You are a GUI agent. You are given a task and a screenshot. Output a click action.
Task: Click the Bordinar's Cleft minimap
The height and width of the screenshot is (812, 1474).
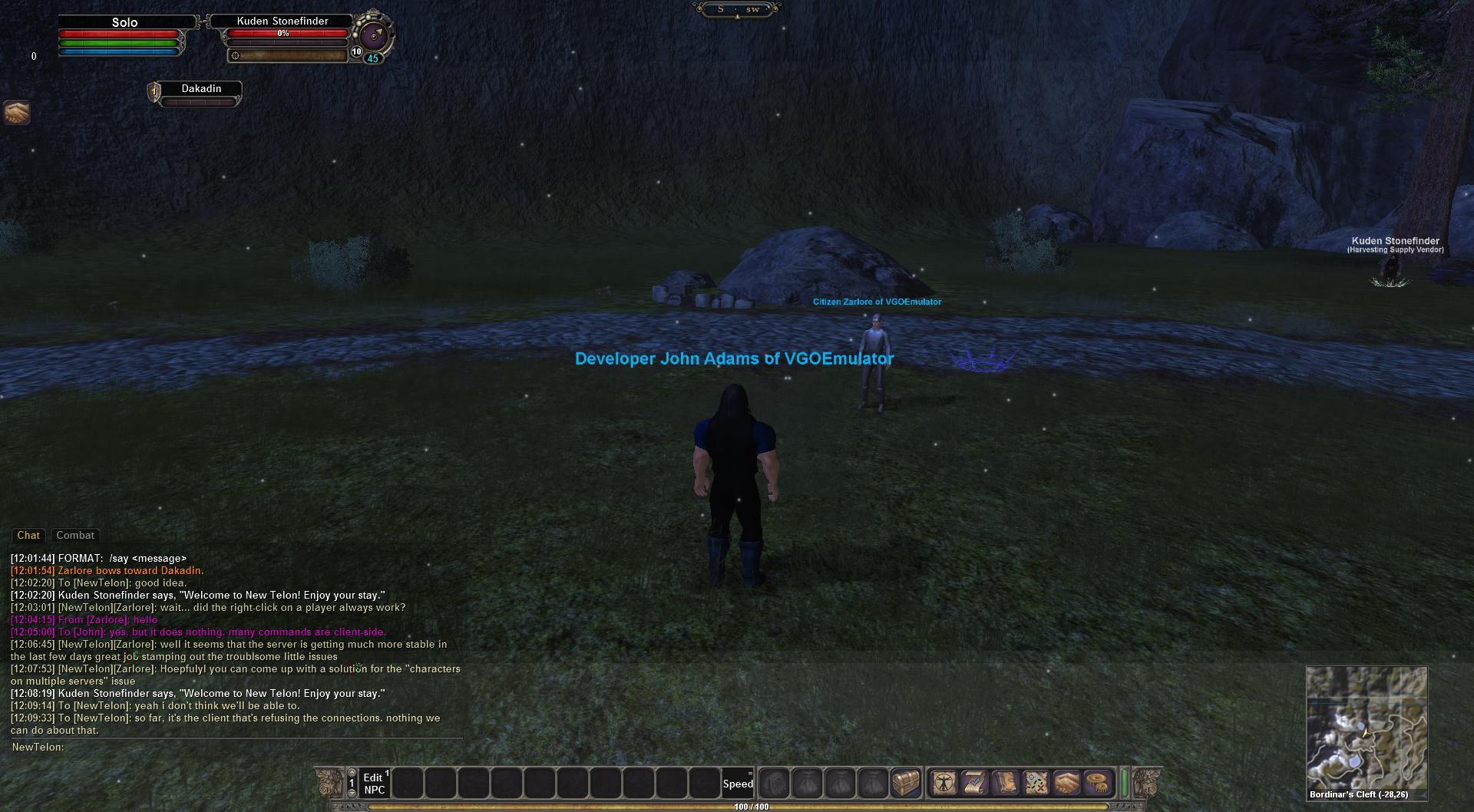coord(1367,728)
